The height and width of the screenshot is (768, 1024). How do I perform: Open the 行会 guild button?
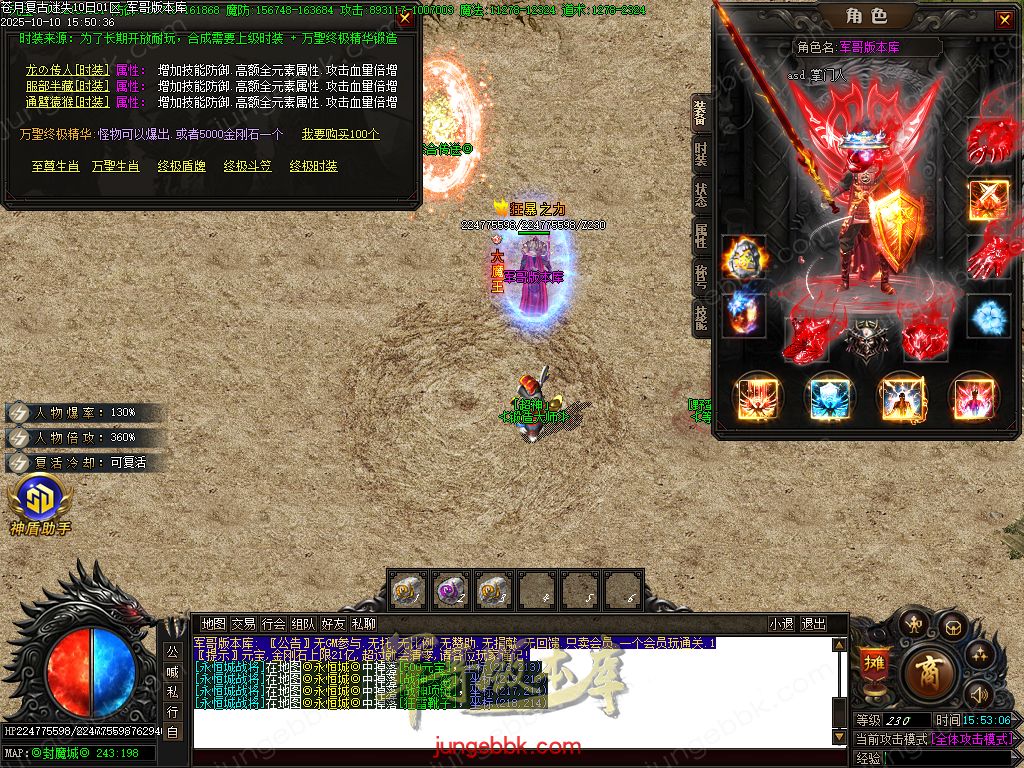coord(273,624)
